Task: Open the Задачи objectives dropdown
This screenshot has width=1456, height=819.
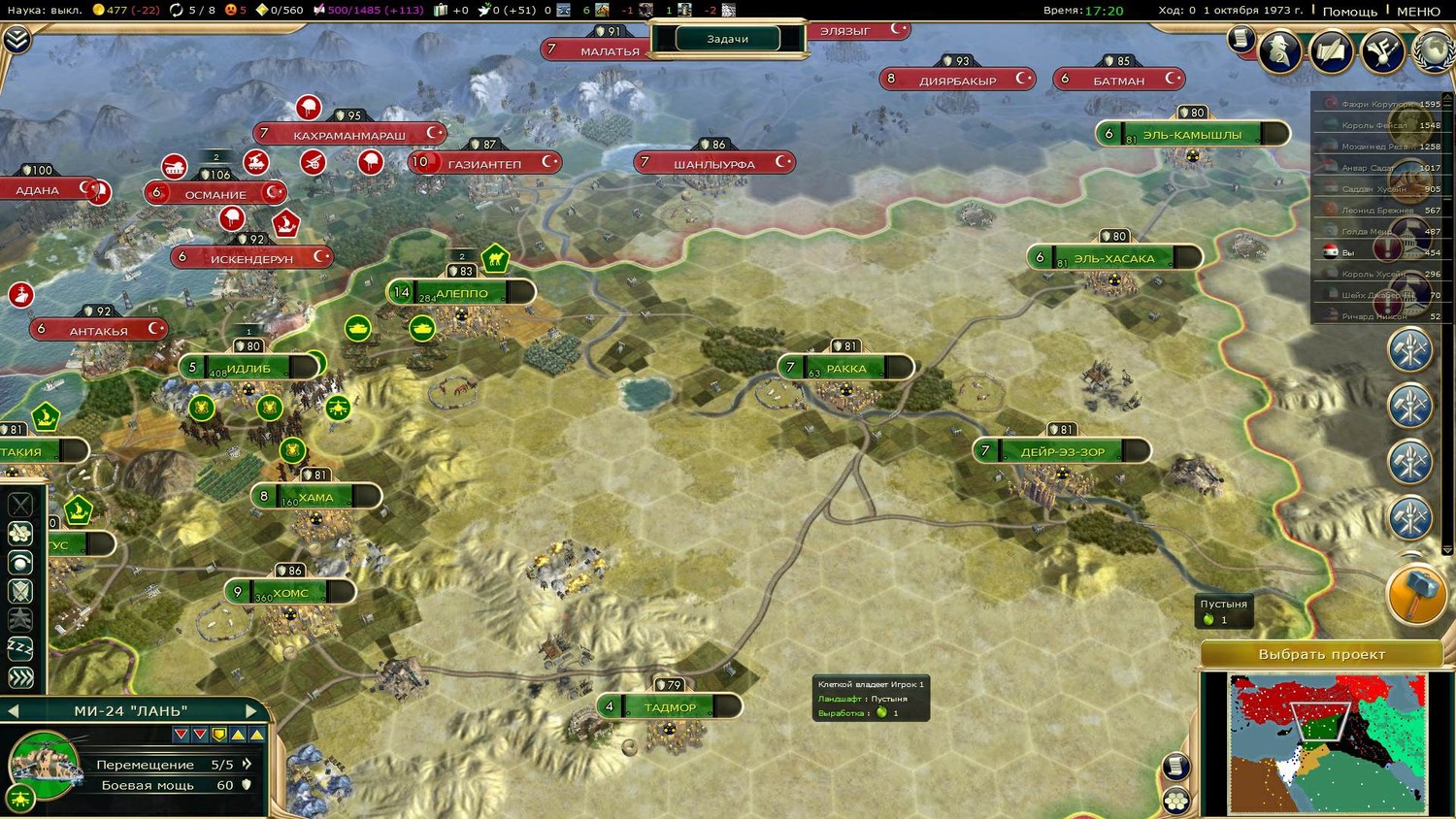Action: tap(728, 39)
